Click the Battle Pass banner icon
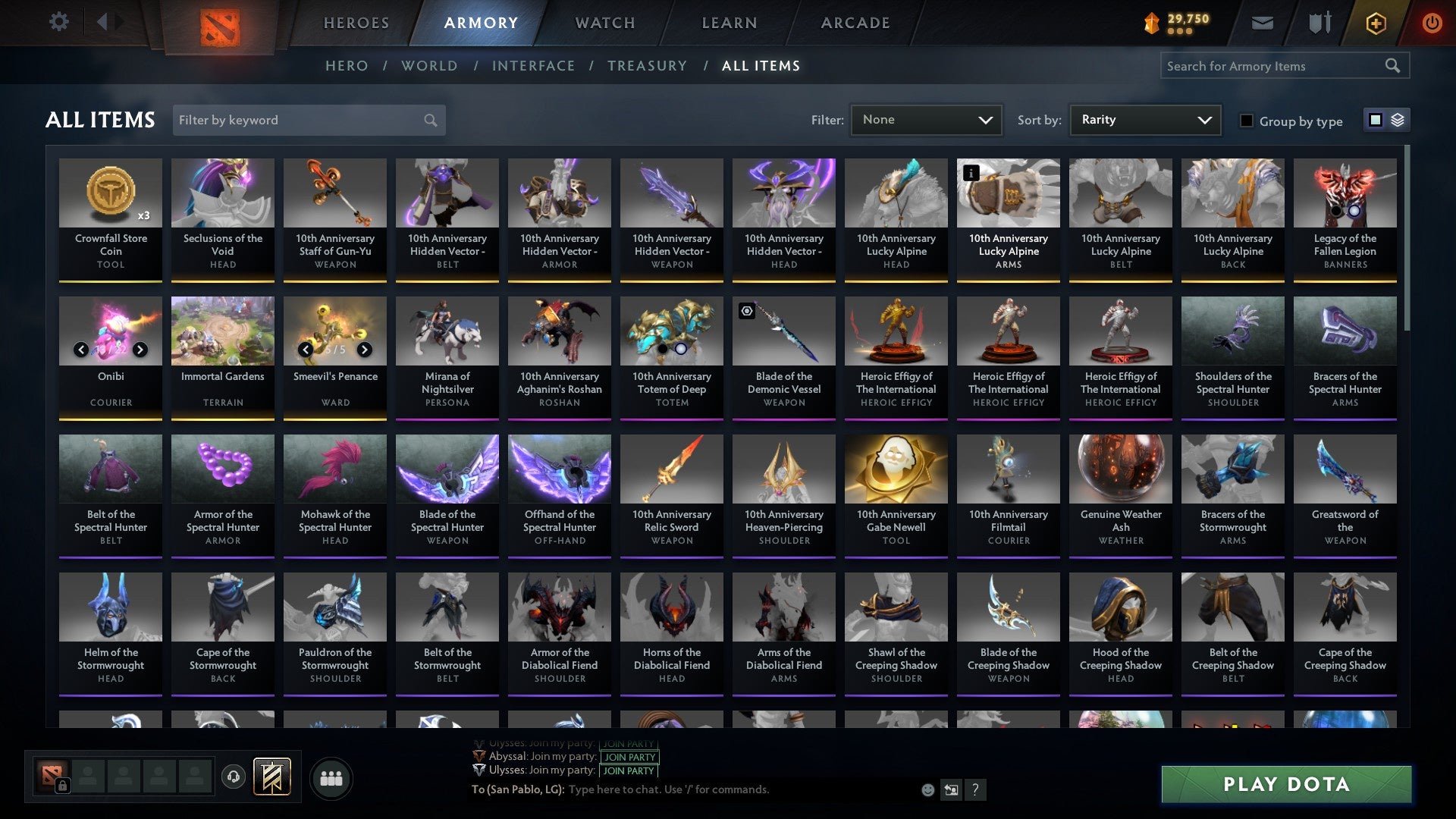 (x=272, y=777)
